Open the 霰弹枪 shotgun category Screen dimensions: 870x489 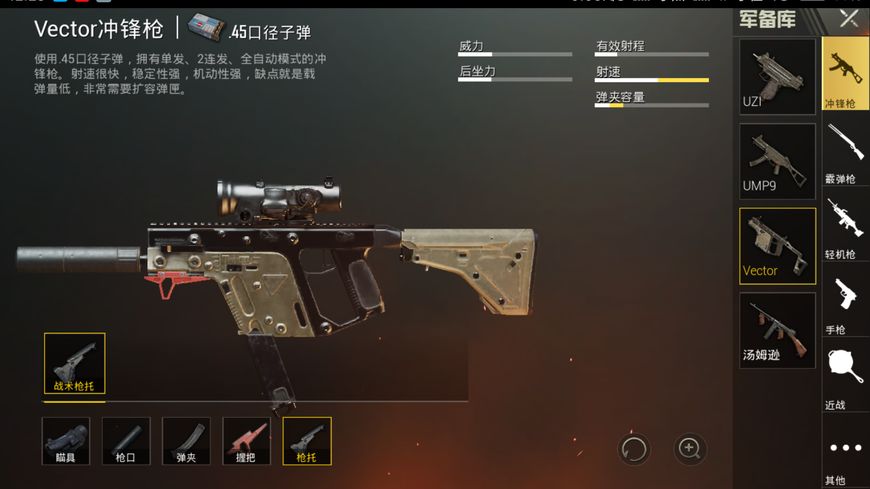click(x=845, y=150)
